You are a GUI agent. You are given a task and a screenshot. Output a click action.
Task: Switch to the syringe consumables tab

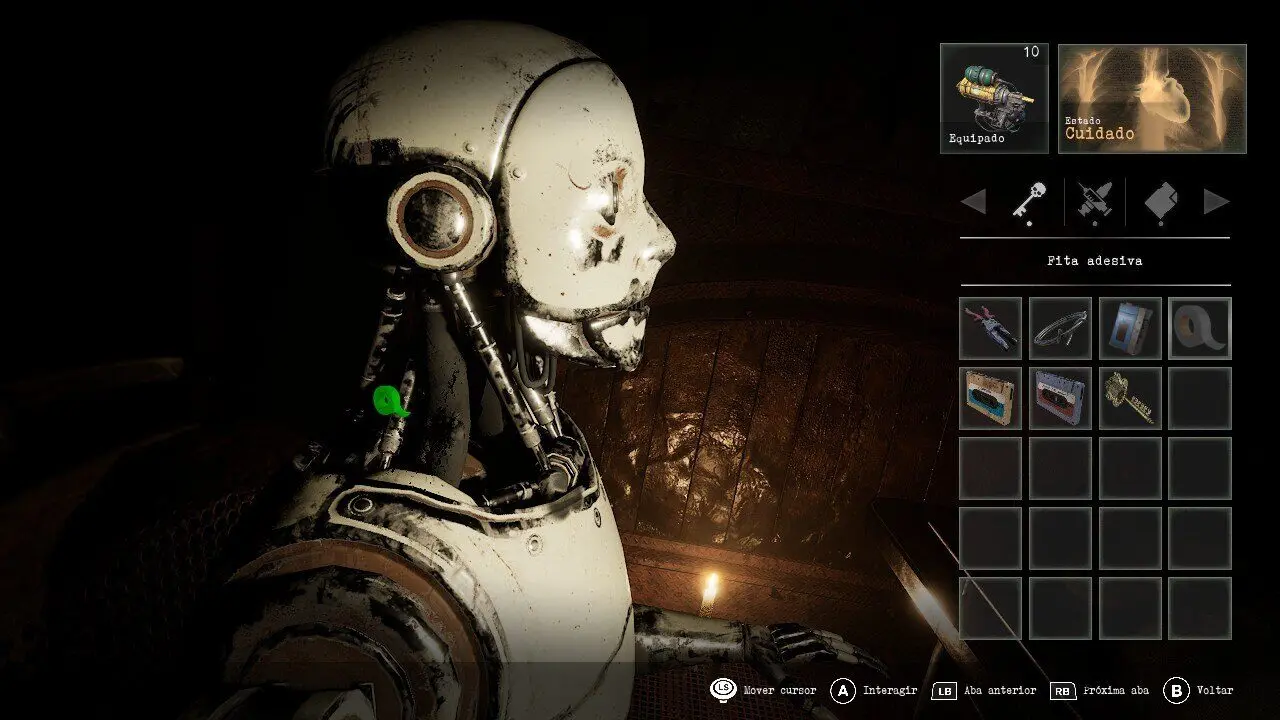(x=1095, y=201)
